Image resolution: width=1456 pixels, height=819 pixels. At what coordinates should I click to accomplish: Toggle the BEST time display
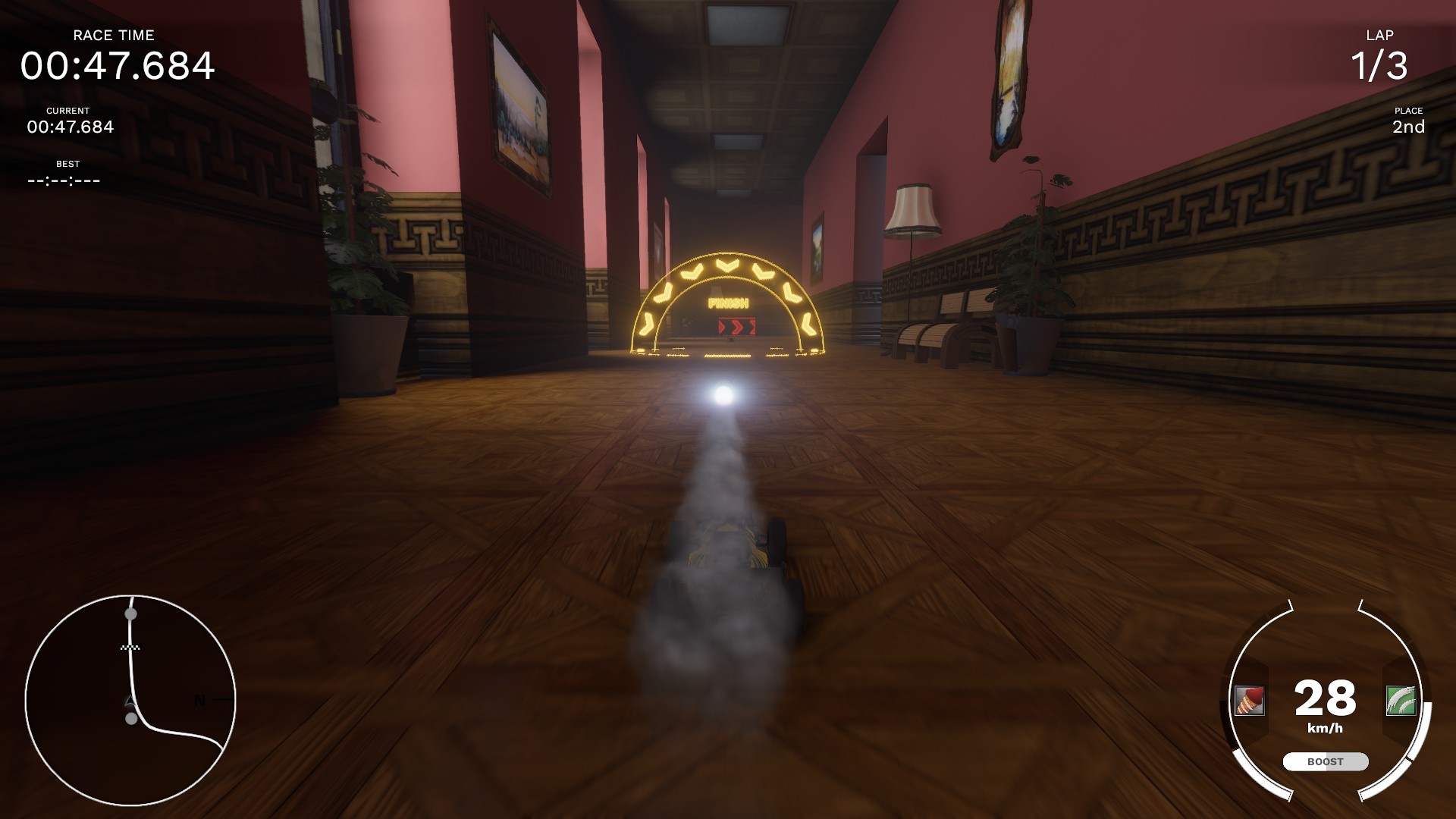point(67,171)
